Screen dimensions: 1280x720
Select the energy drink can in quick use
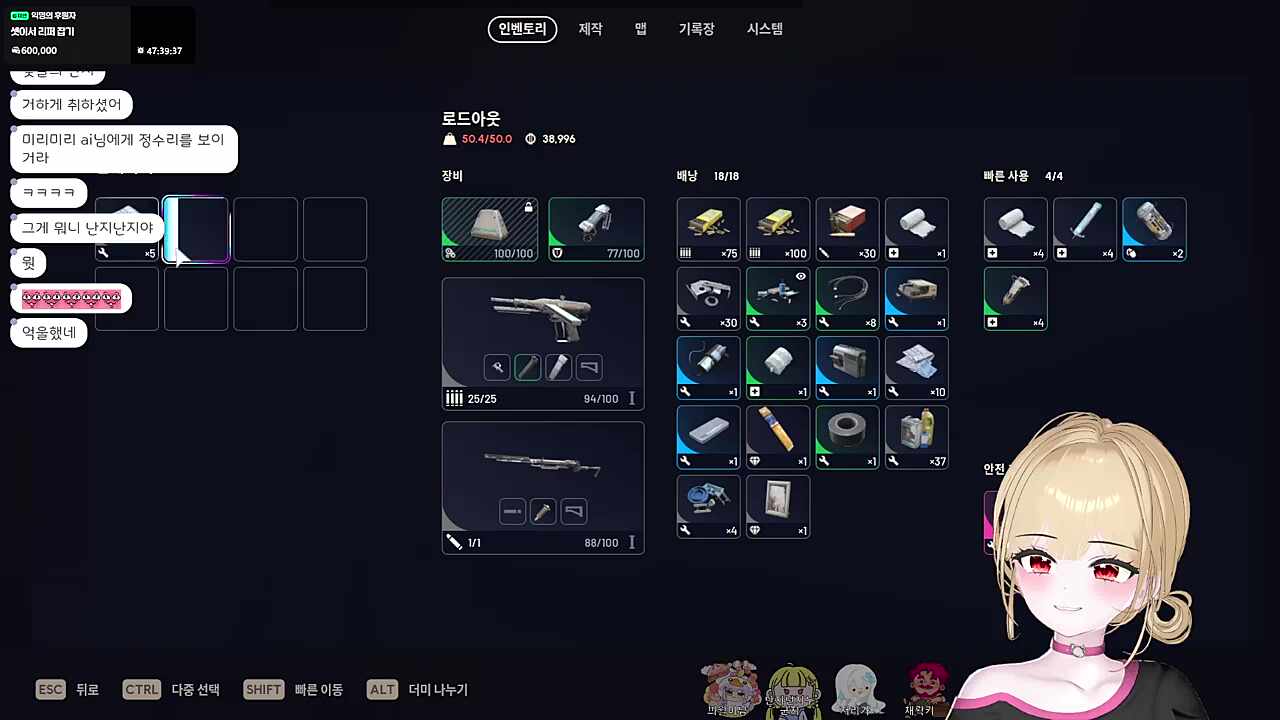1154,228
